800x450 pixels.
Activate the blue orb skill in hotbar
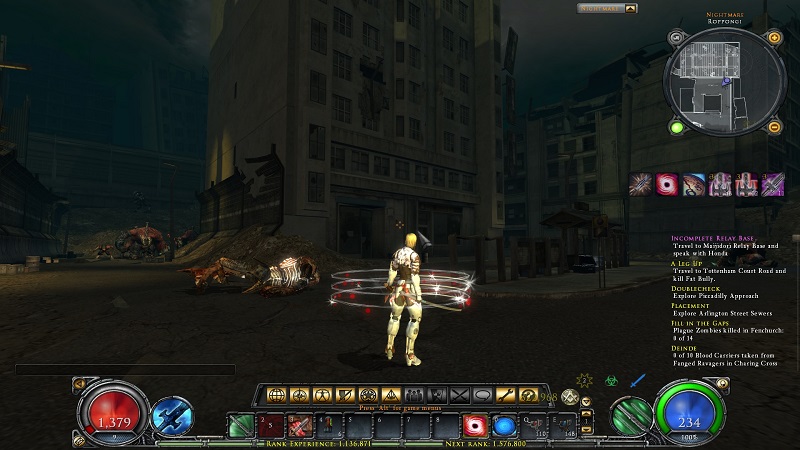pyautogui.click(x=503, y=424)
